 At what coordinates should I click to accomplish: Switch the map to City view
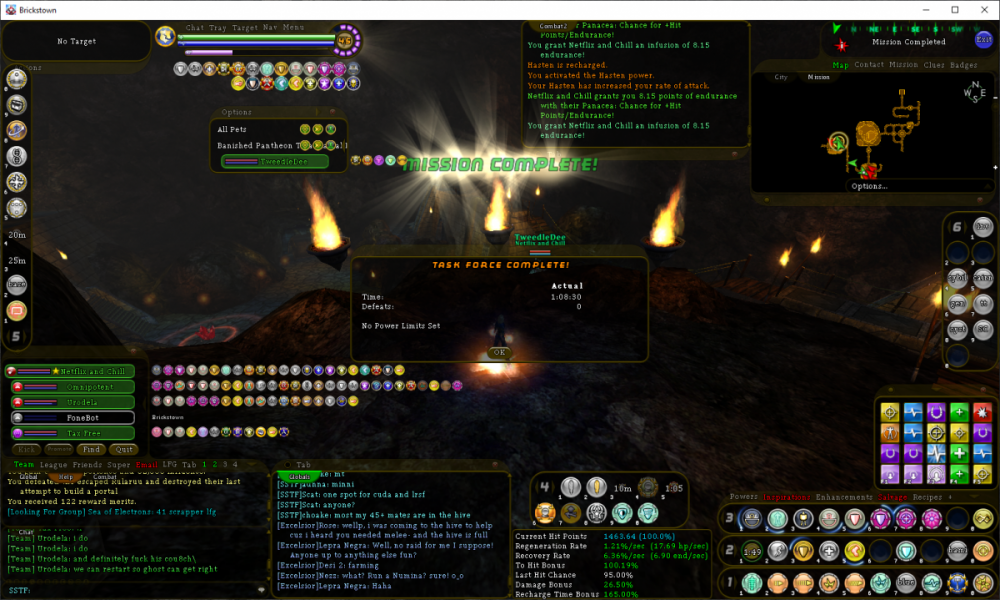[x=781, y=77]
